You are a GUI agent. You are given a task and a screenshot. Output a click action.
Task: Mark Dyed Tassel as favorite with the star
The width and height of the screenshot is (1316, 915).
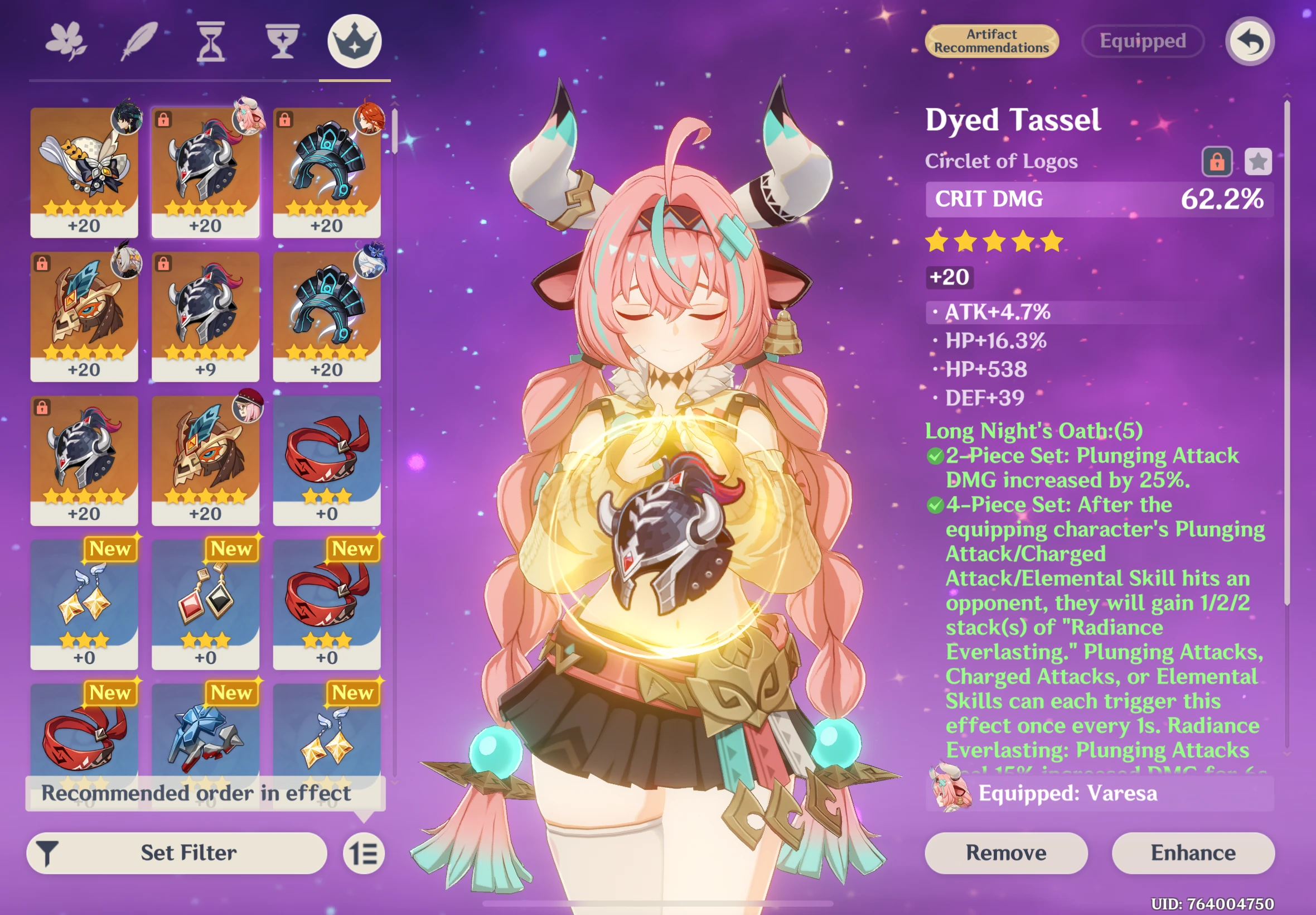click(x=1259, y=162)
